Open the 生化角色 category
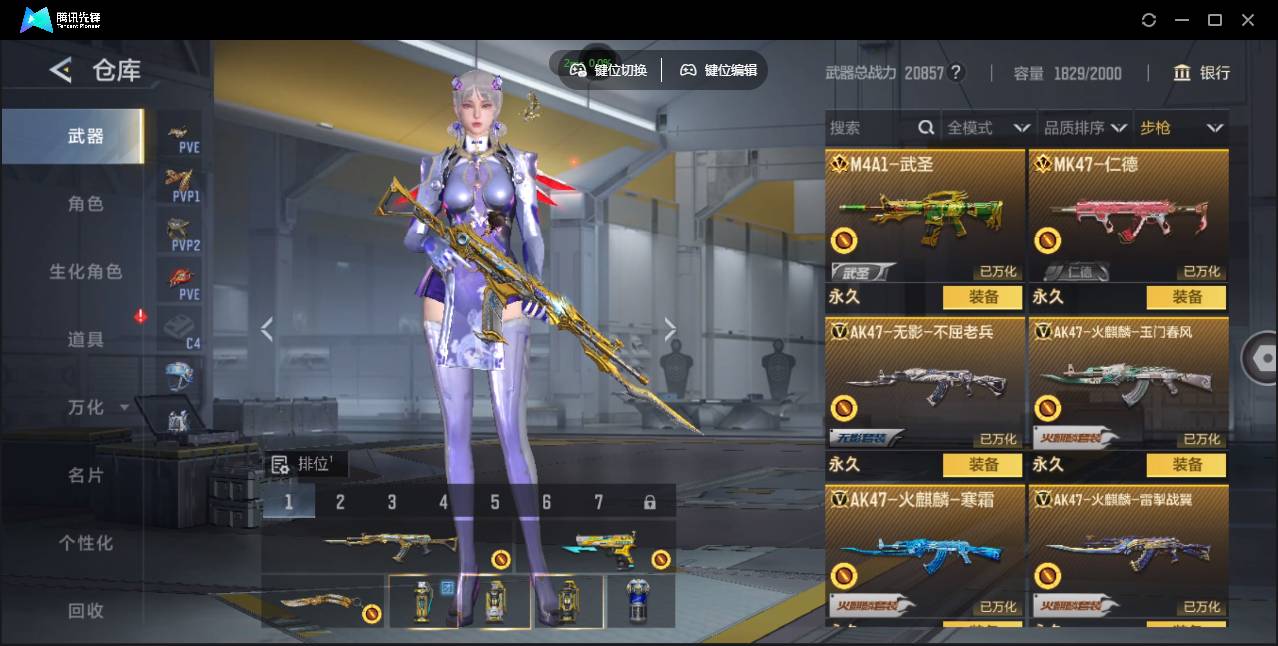 [x=85, y=272]
